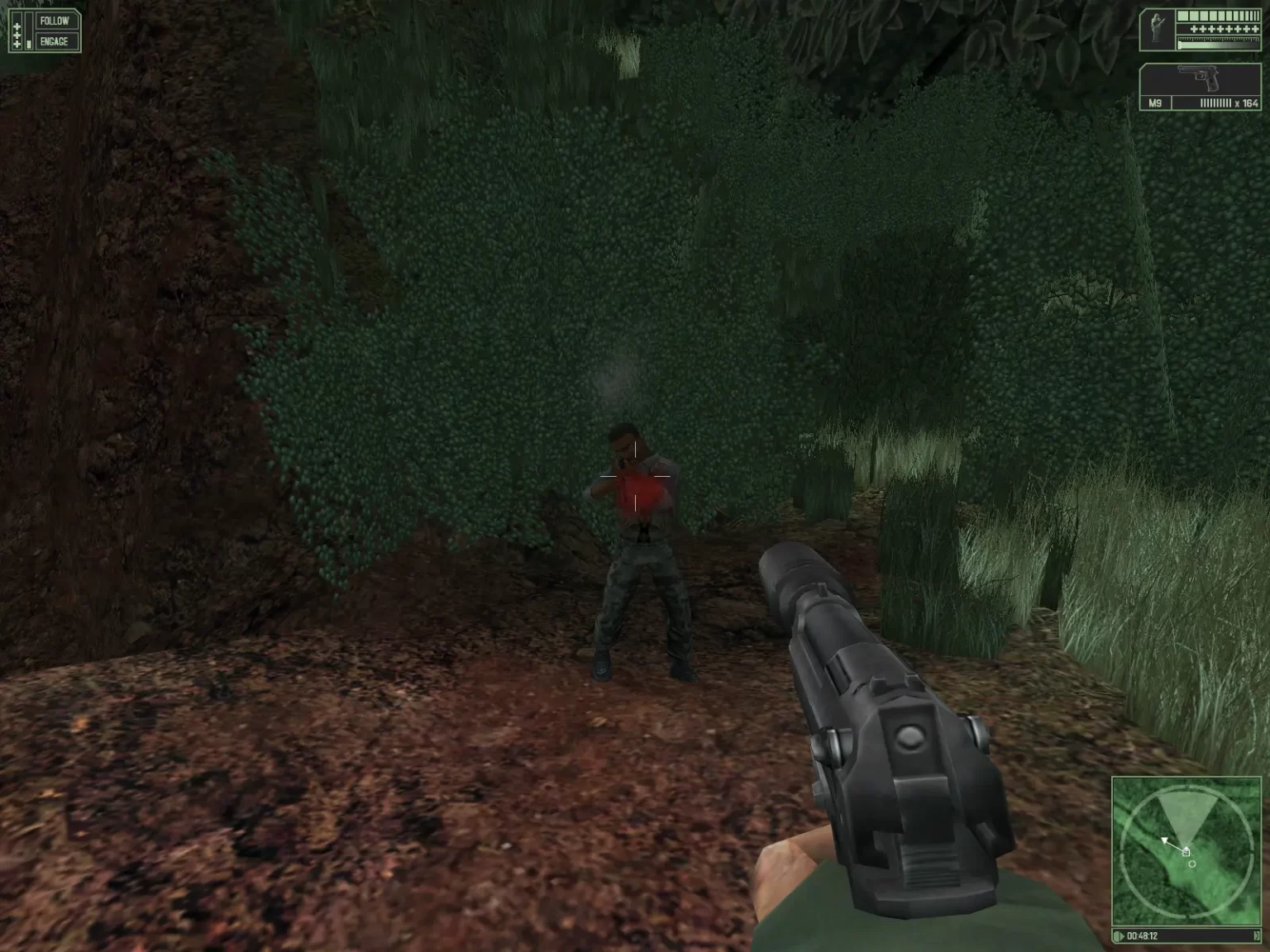Open the green radar minimap
This screenshot has height=952, width=1270.
click(1186, 851)
